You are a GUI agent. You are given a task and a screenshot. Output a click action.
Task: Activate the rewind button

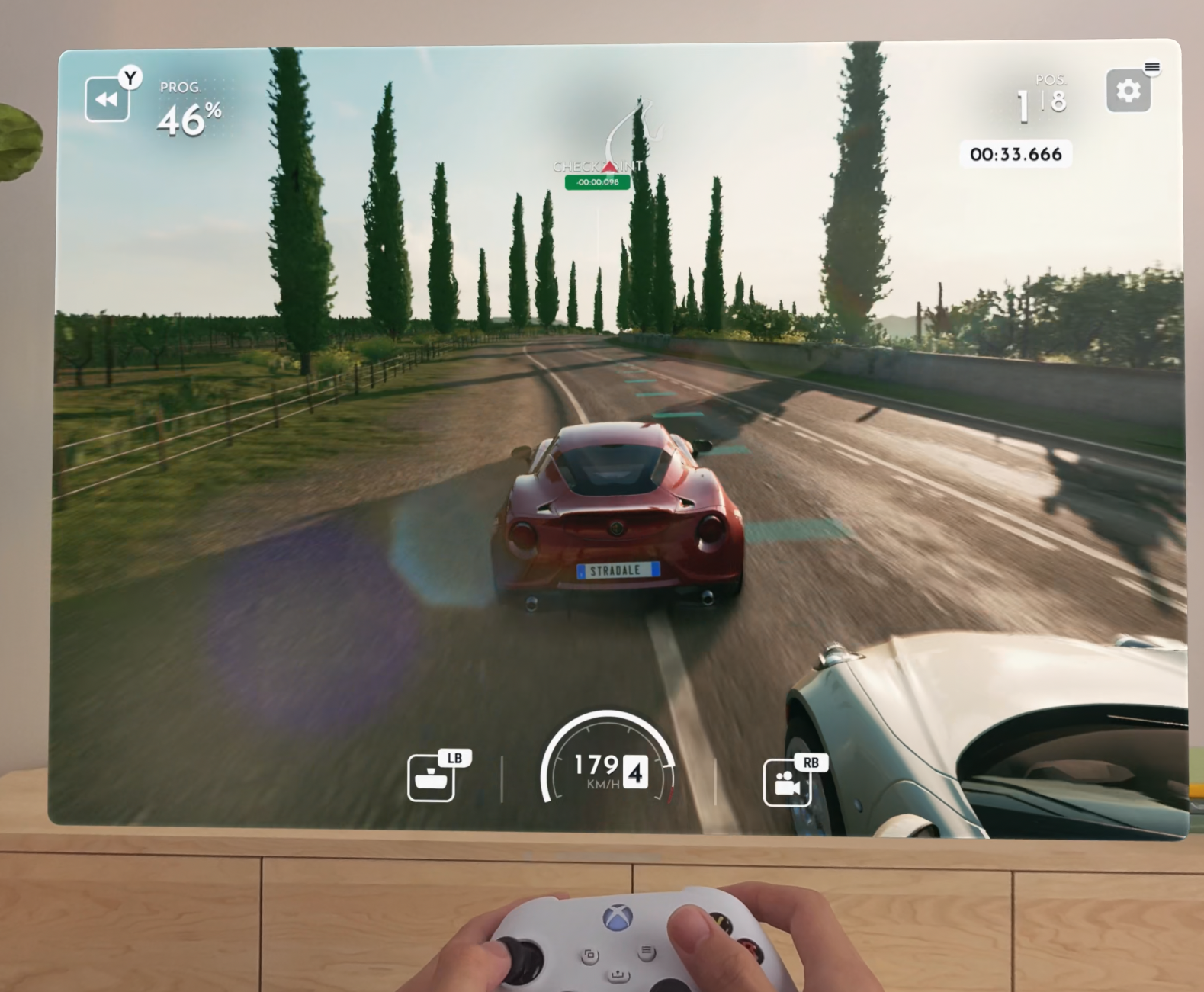tap(108, 99)
